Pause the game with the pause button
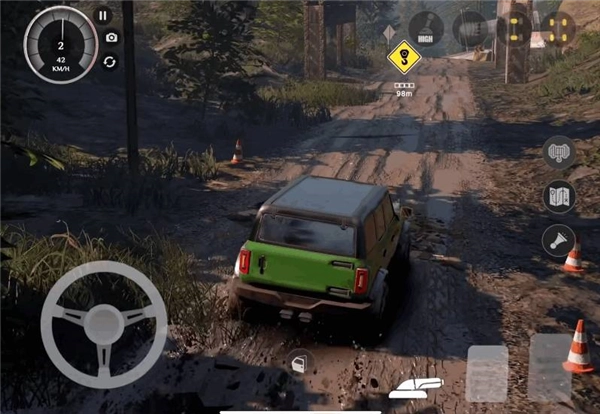Screen dimensions: 600x414 (x=103, y=15)
